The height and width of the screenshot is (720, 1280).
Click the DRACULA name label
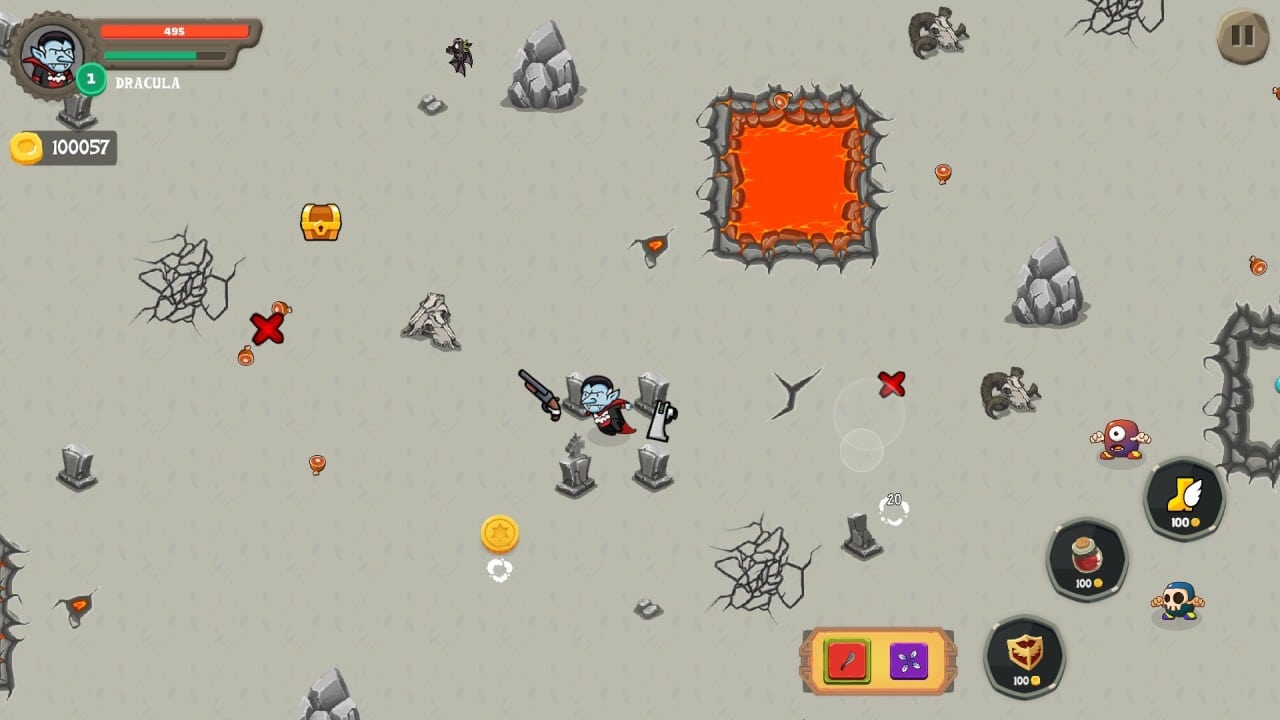tap(148, 84)
